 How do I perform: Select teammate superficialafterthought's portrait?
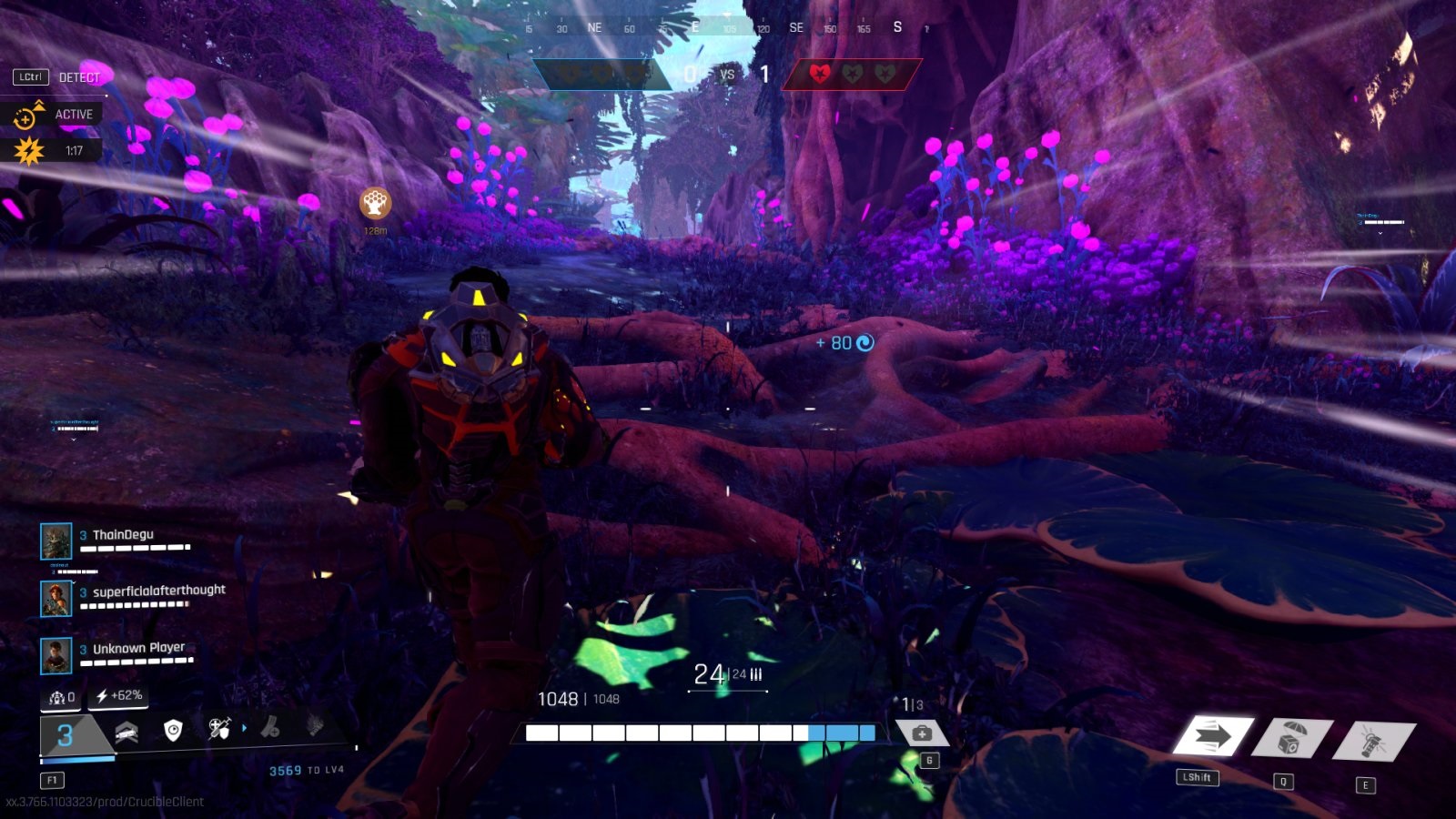(56, 598)
